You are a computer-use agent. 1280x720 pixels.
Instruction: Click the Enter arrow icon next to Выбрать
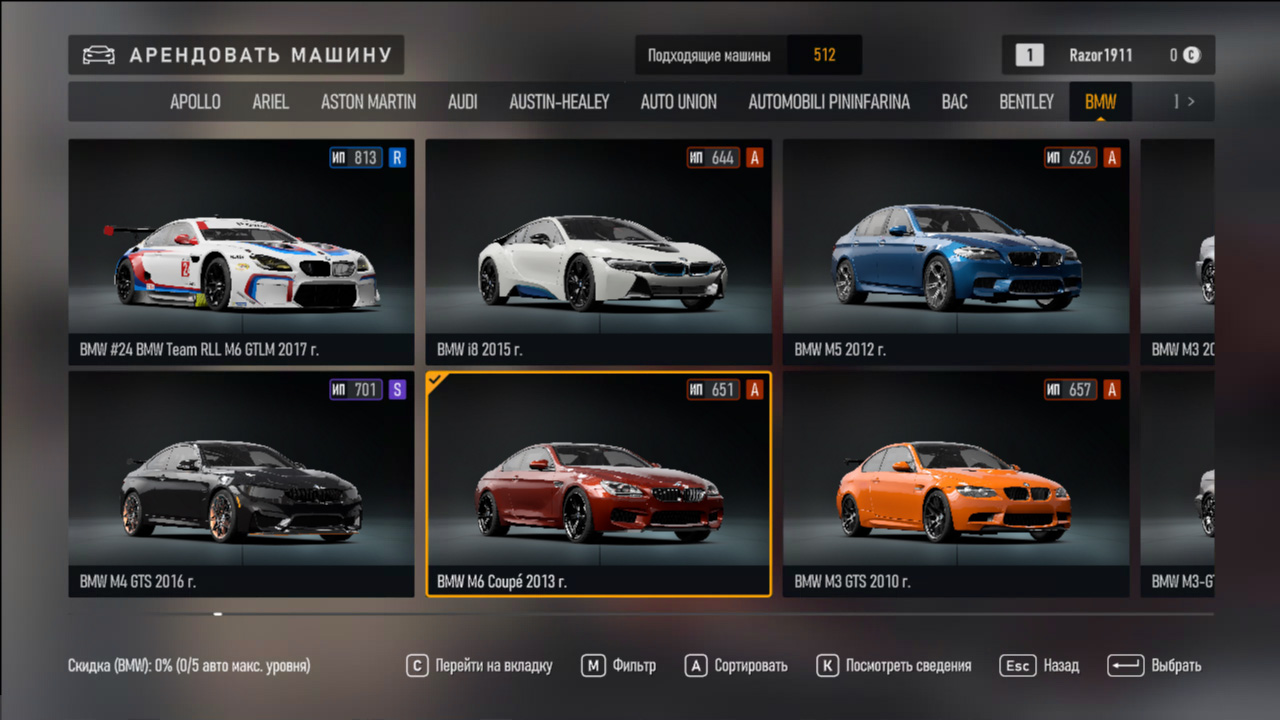(x=1125, y=665)
